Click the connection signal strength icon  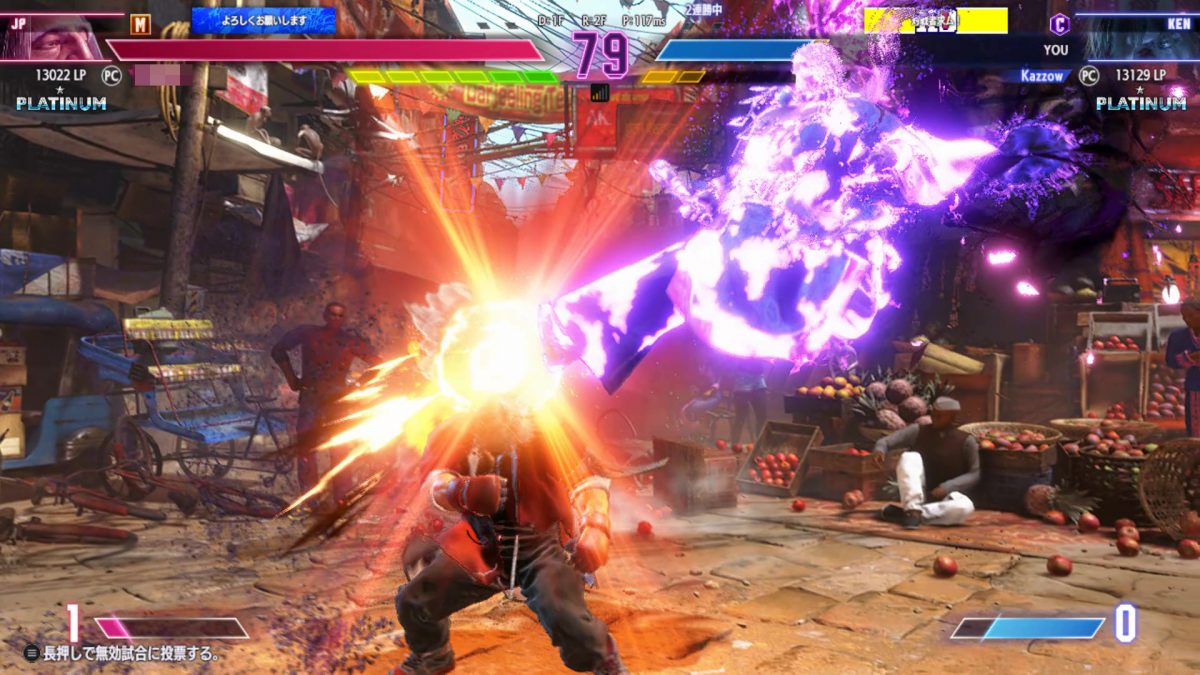[x=600, y=92]
